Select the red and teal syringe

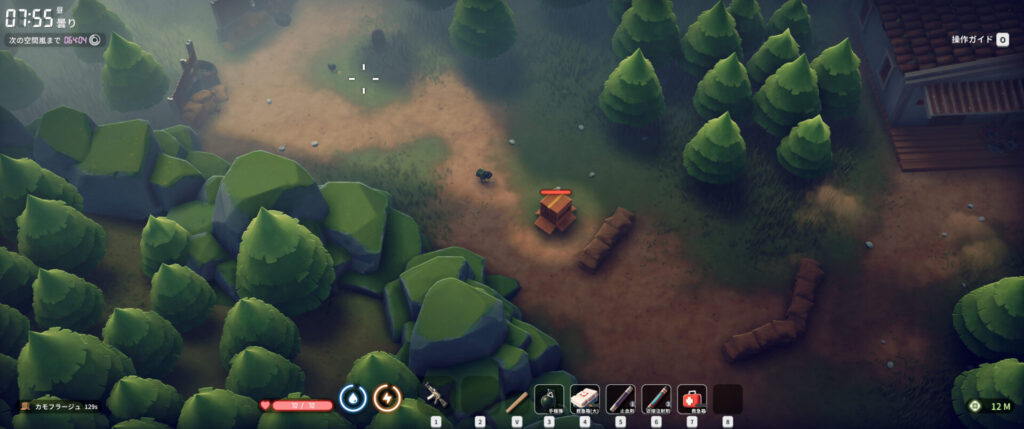click(656, 399)
